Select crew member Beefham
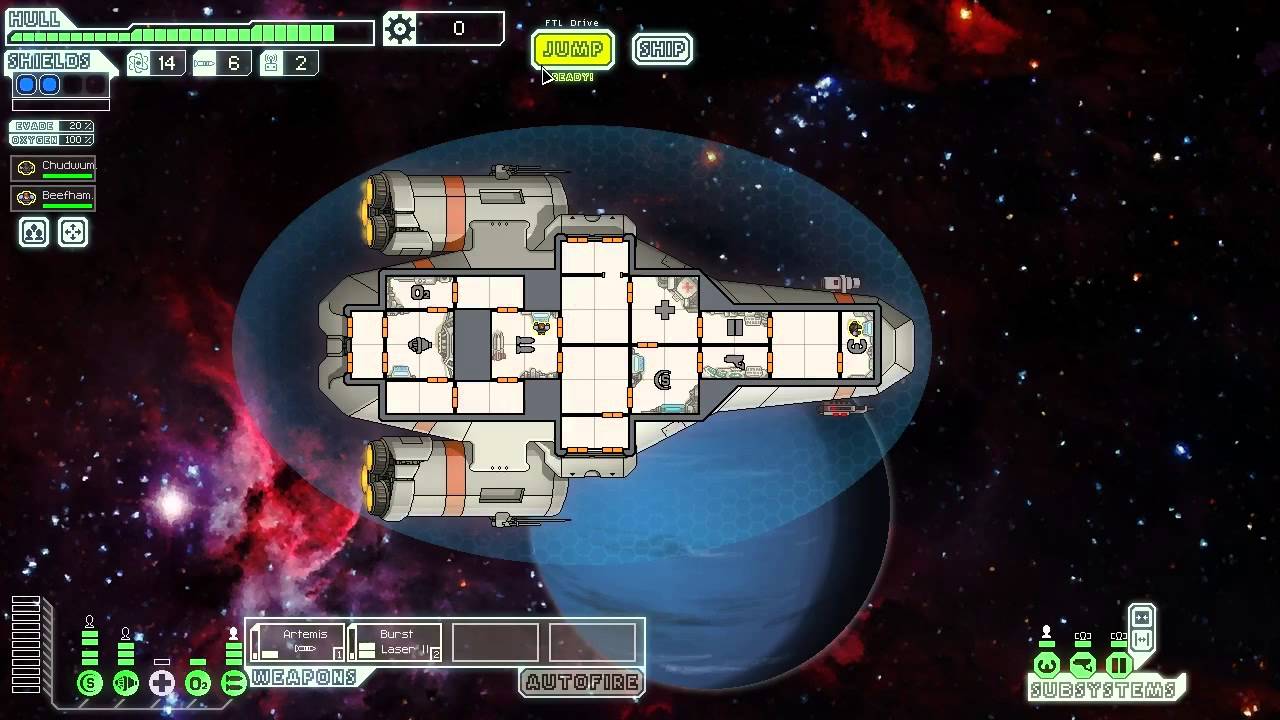This screenshot has height=720, width=1280. point(52,197)
